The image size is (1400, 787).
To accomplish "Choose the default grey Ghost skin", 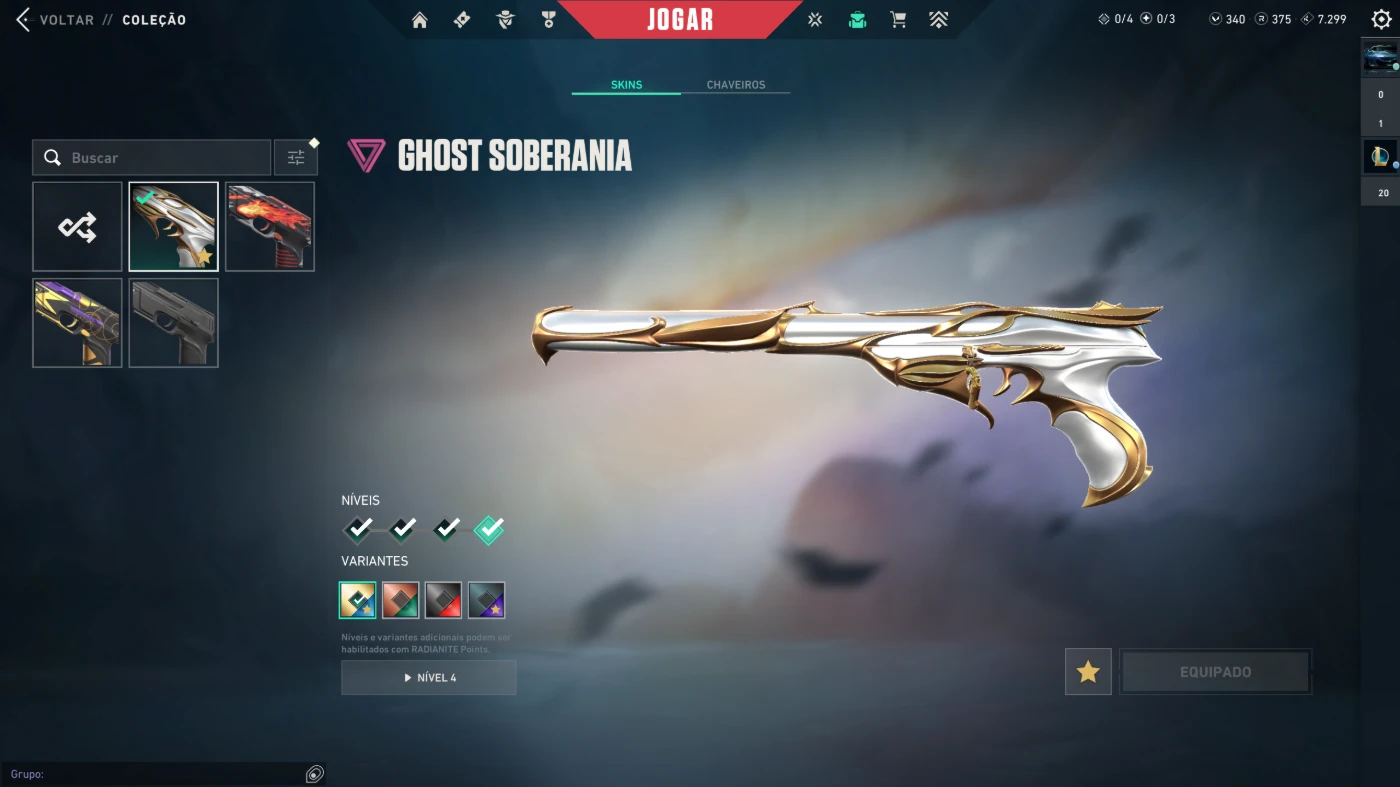I will point(173,323).
